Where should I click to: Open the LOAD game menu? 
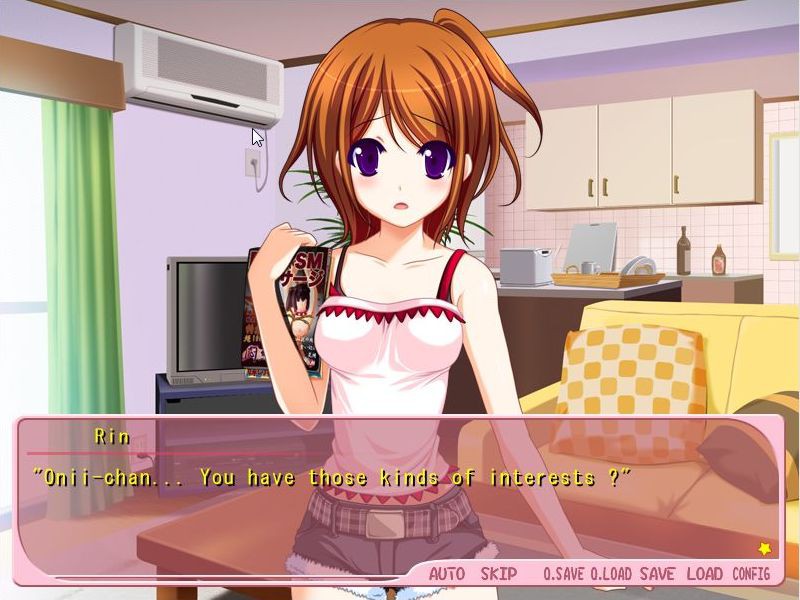(x=704, y=574)
